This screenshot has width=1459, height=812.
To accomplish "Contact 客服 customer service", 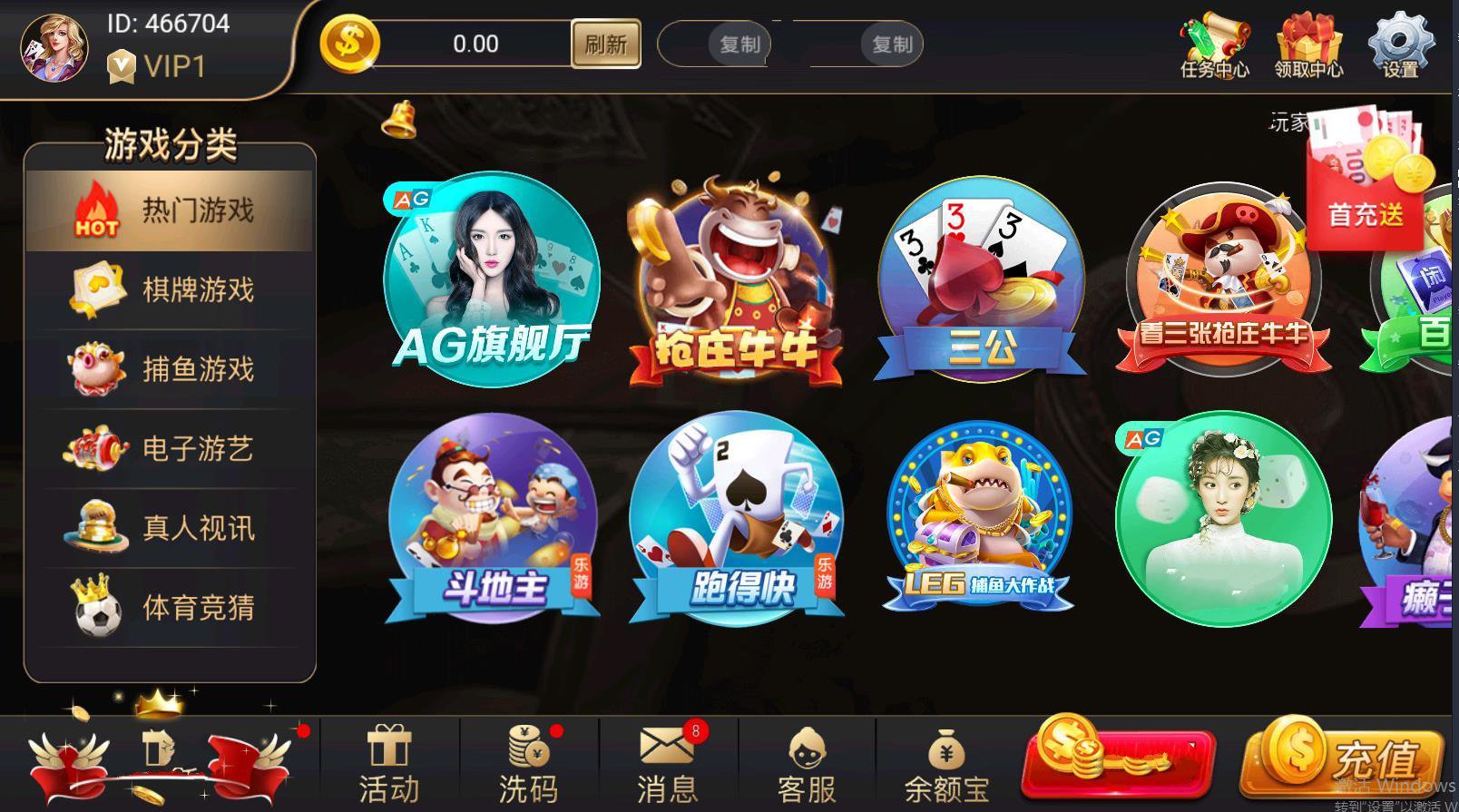I will [x=806, y=765].
